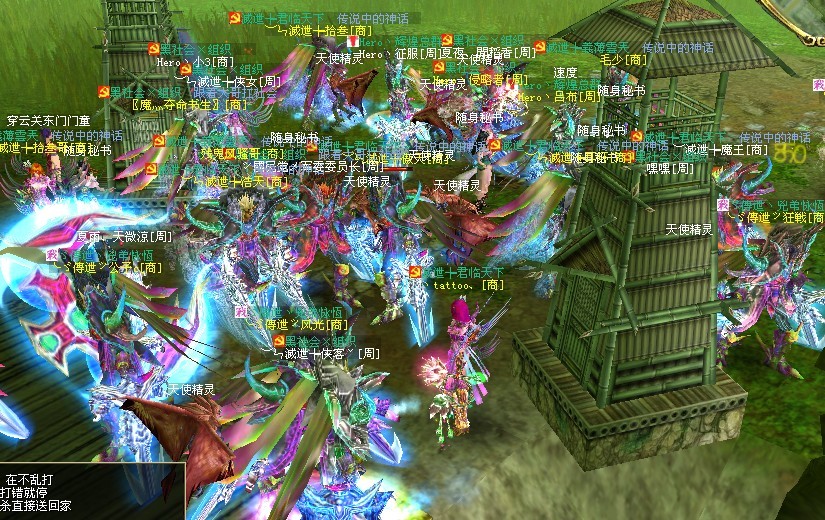This screenshot has width=825, height=520.
Task: Click the chat message box
Action: [x=92, y=491]
